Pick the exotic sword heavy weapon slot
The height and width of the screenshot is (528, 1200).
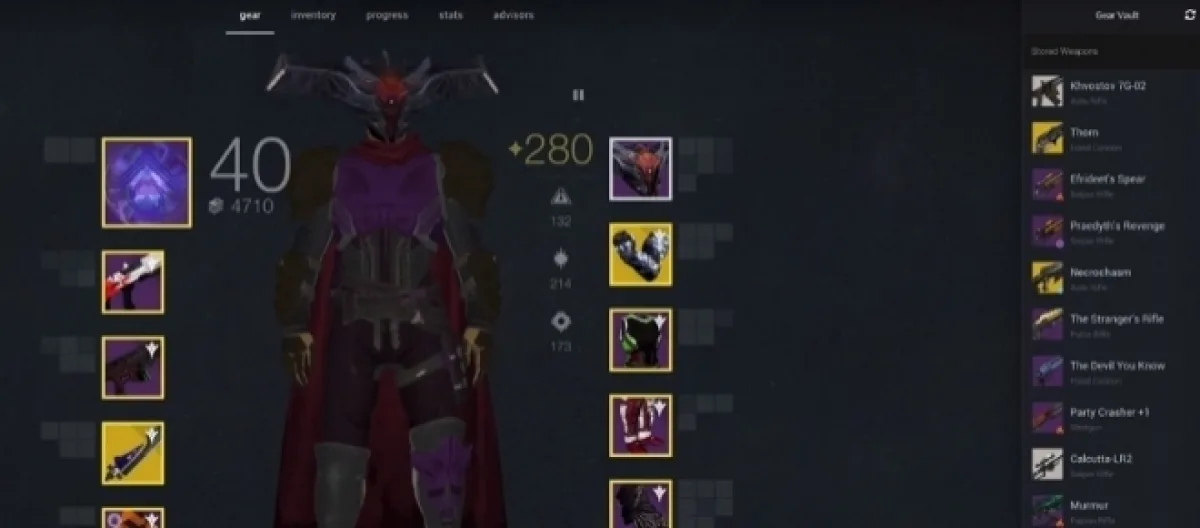tap(132, 453)
